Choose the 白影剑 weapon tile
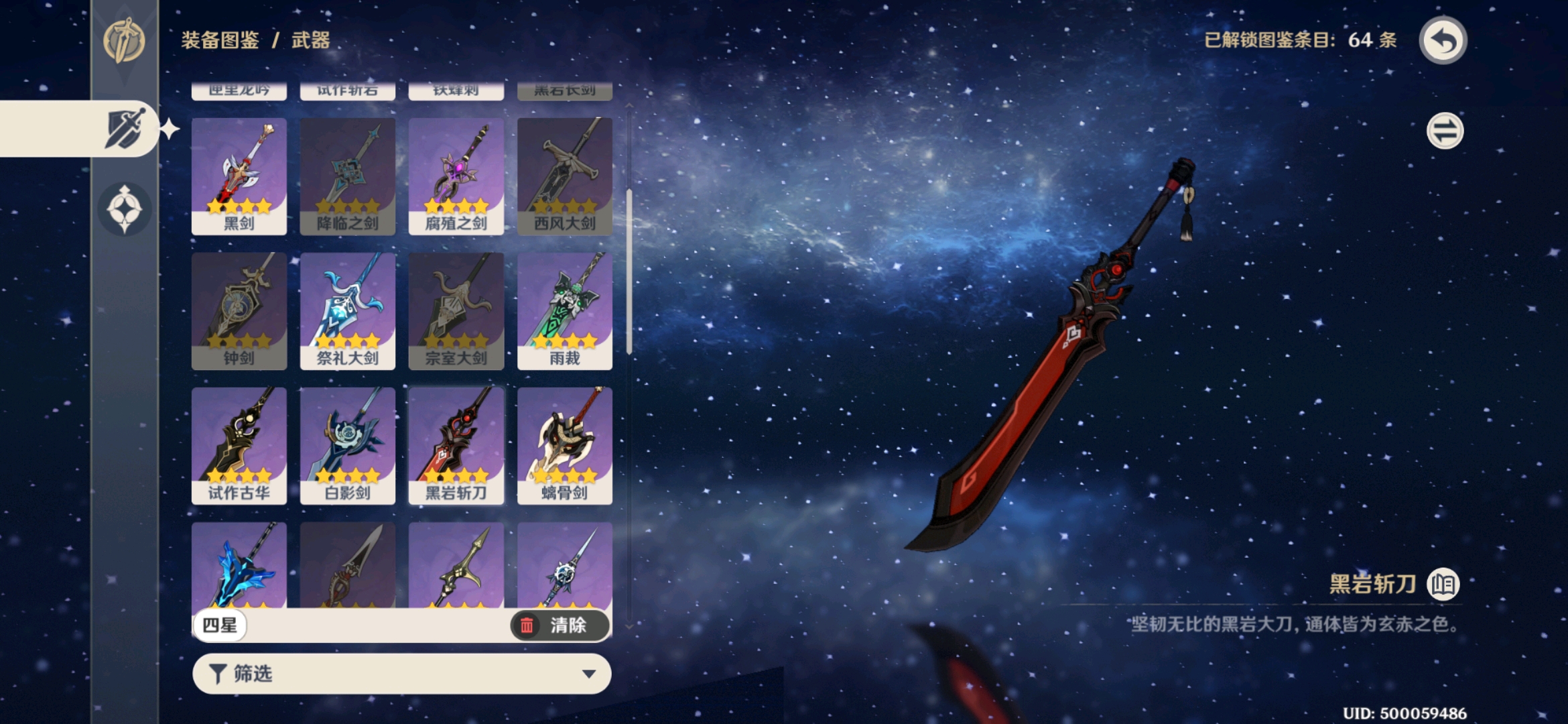The image size is (1568, 724). 348,446
